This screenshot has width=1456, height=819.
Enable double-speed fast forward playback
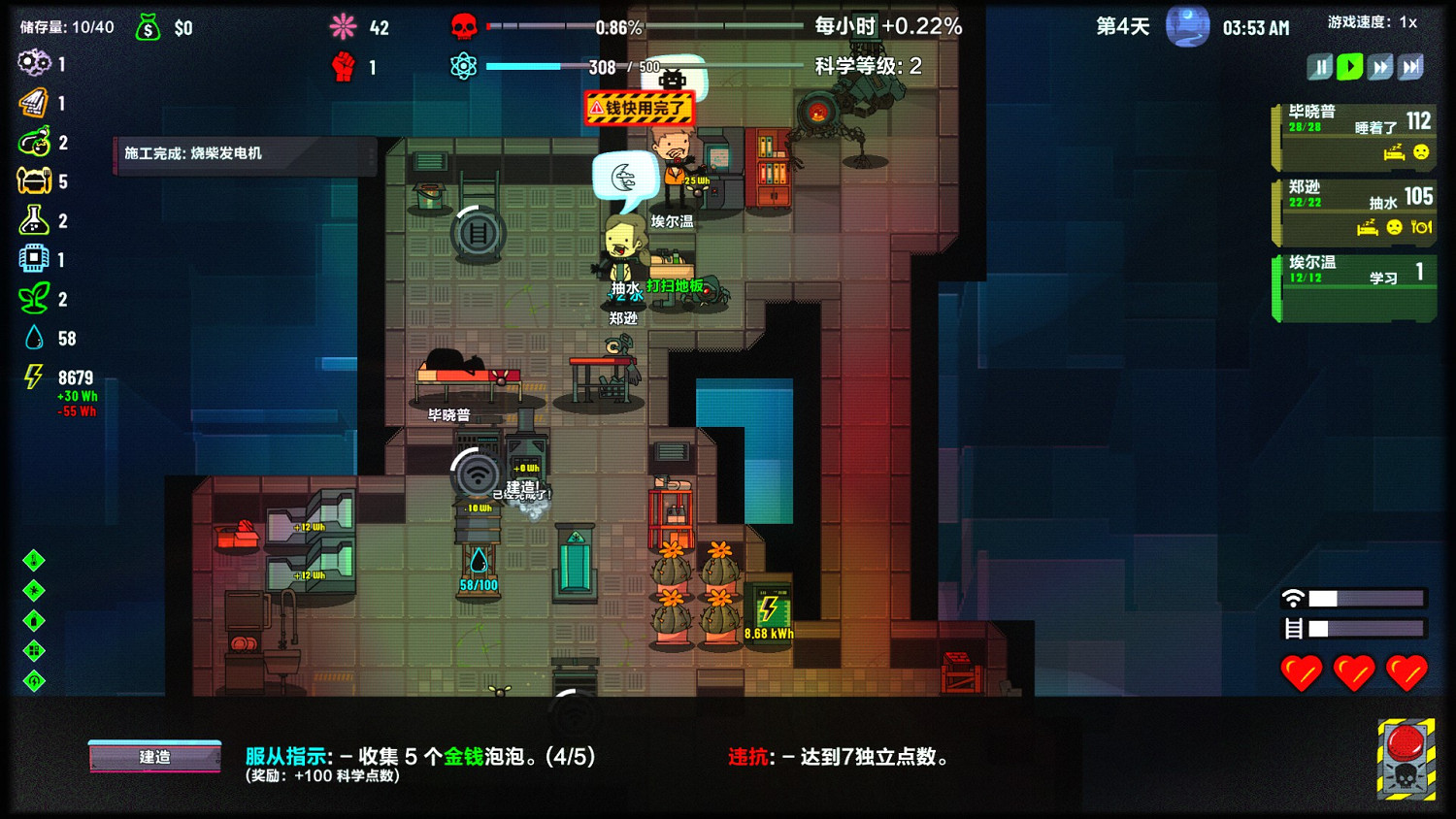coord(1380,66)
